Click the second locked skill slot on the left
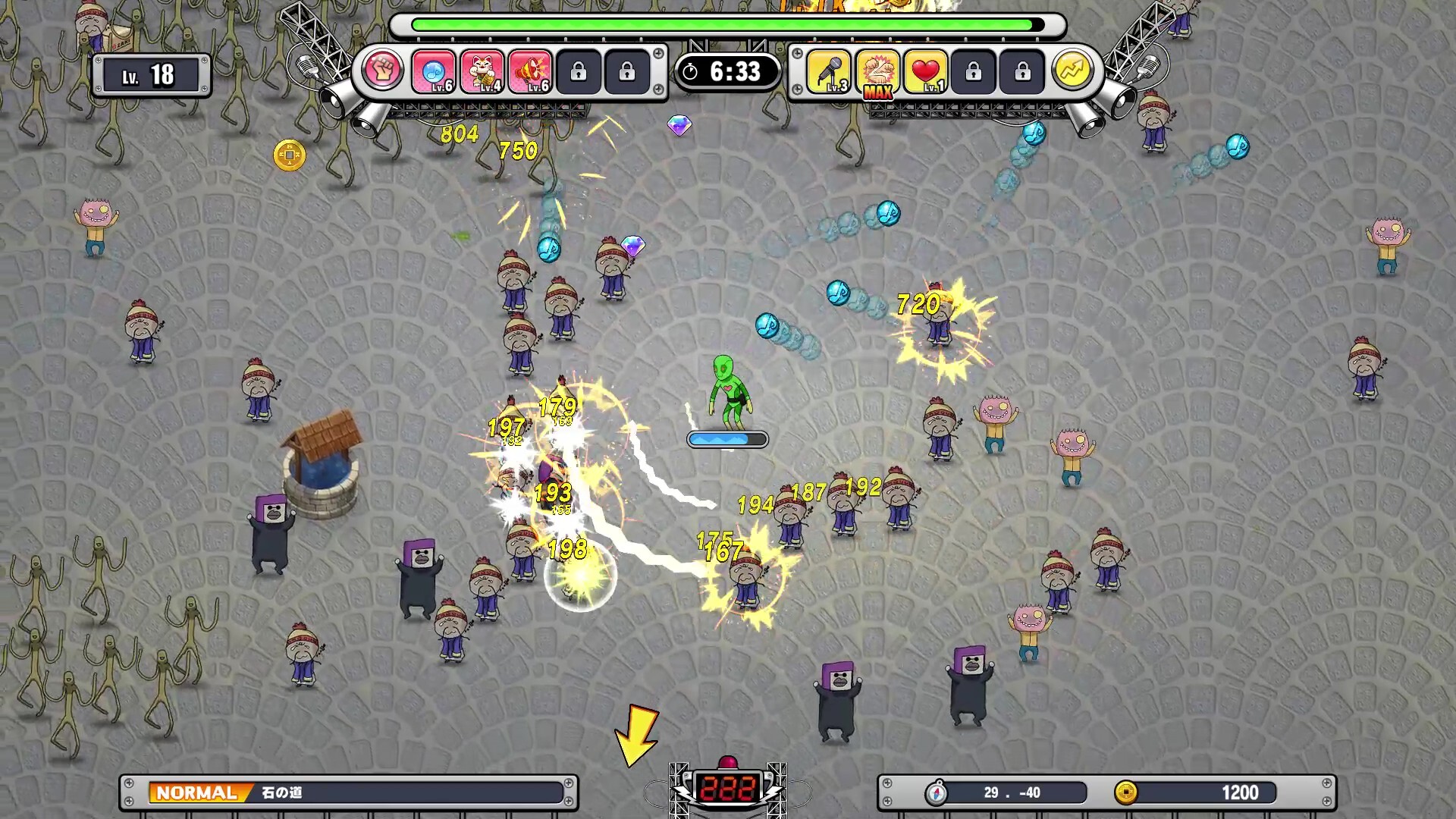The width and height of the screenshot is (1456, 819). tap(627, 71)
